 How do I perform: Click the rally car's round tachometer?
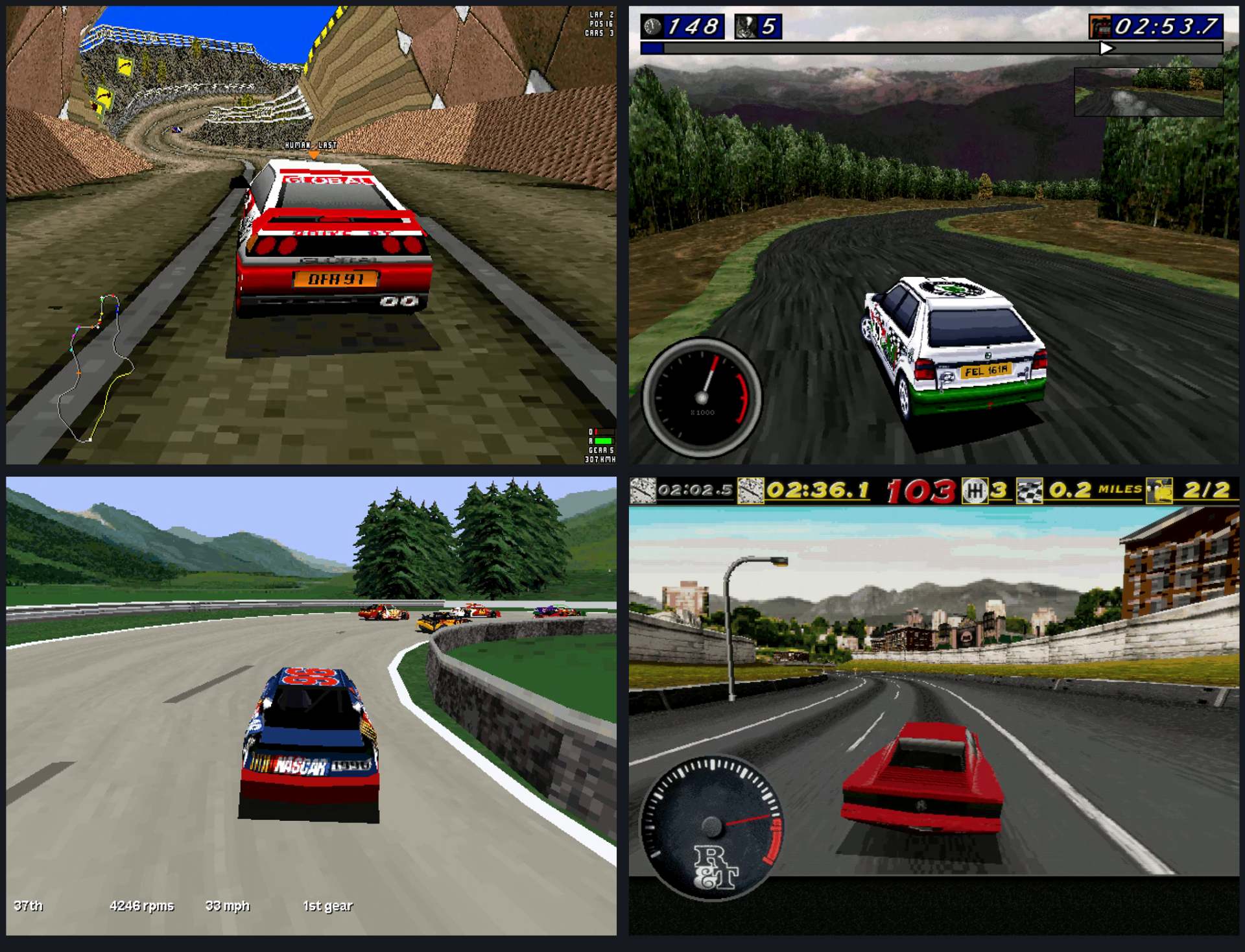[702, 397]
